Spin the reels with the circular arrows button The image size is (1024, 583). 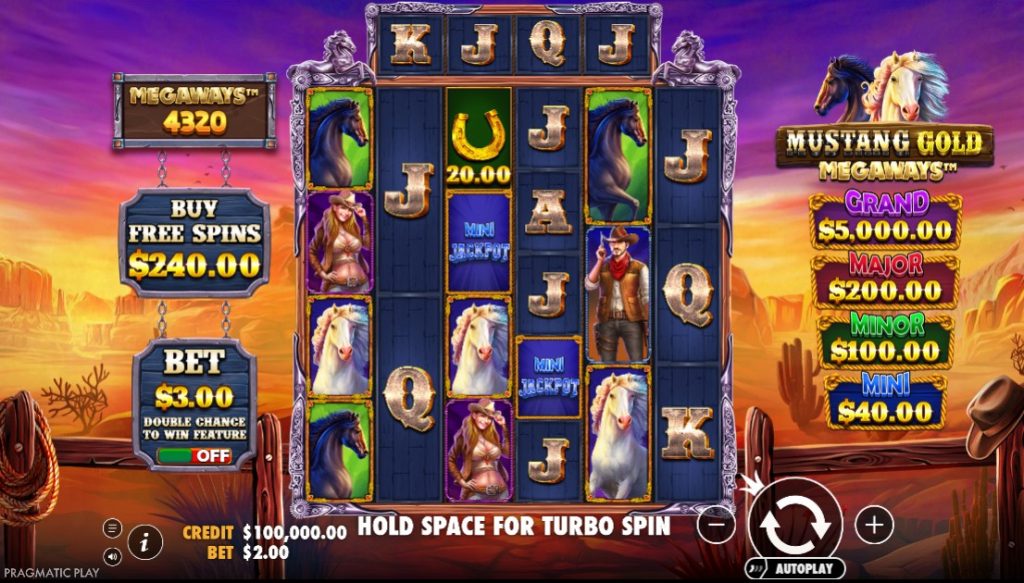point(795,522)
